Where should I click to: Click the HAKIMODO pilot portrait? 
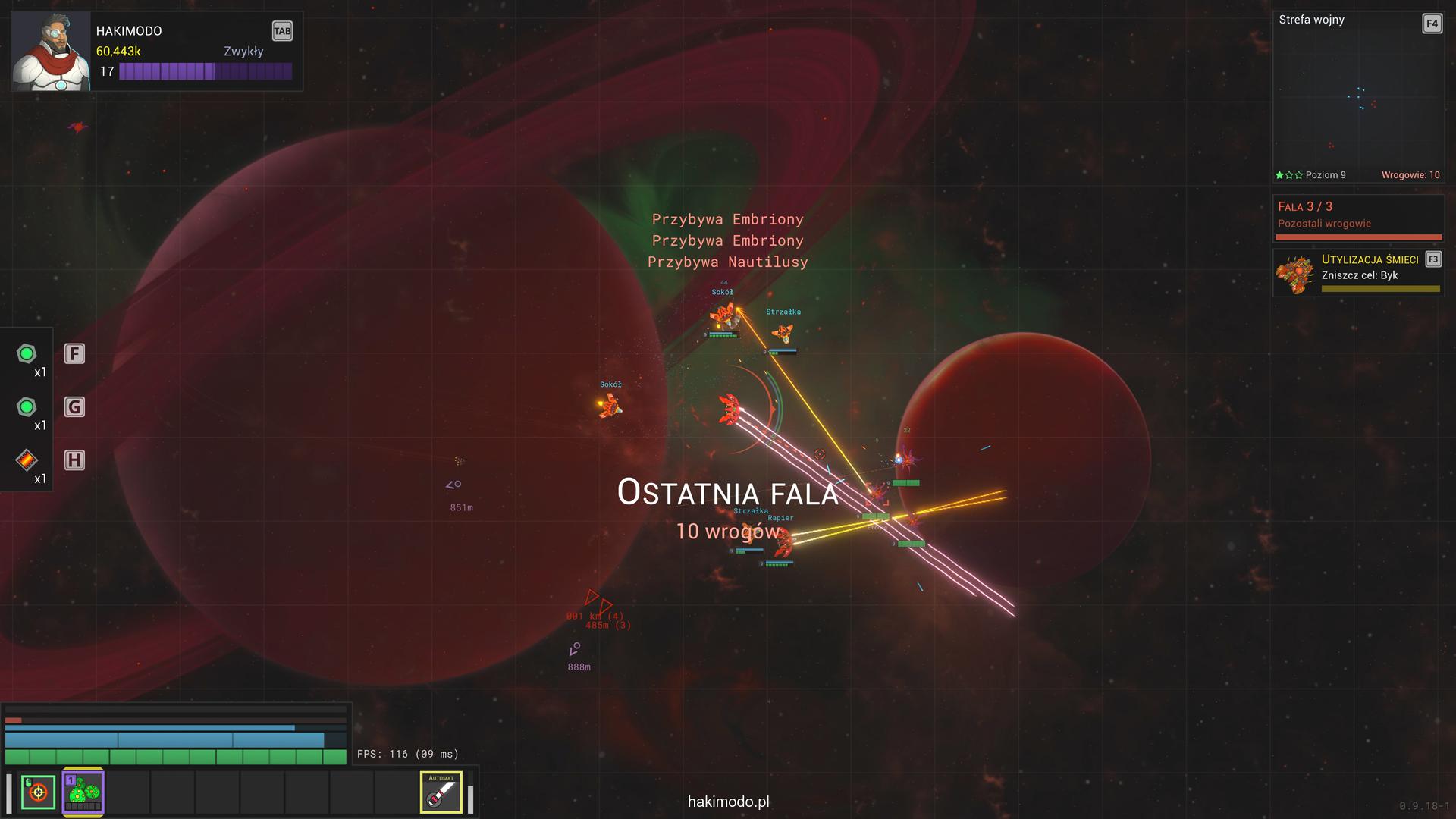click(51, 52)
